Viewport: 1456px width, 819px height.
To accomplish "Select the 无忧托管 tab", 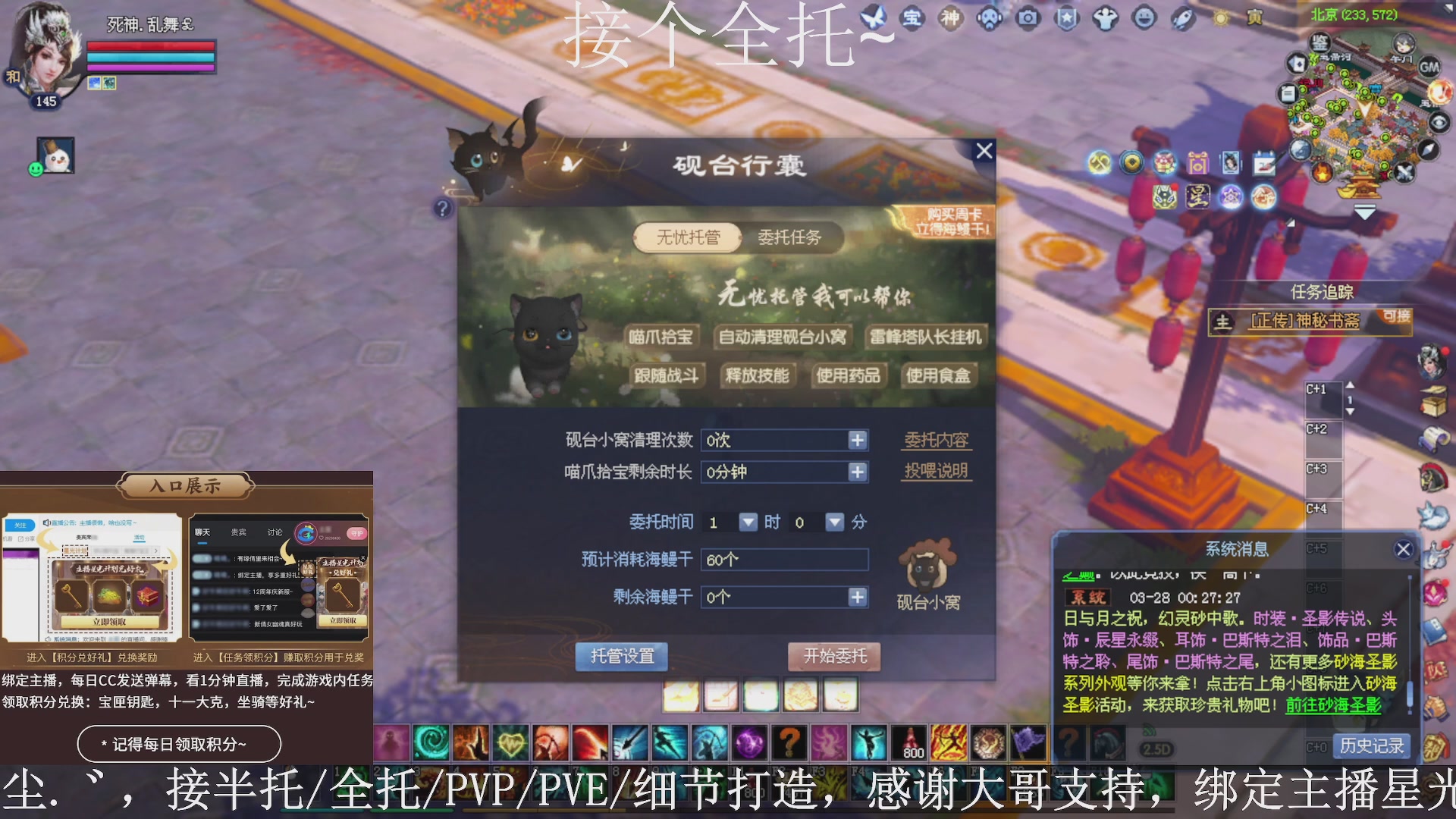I will (686, 237).
